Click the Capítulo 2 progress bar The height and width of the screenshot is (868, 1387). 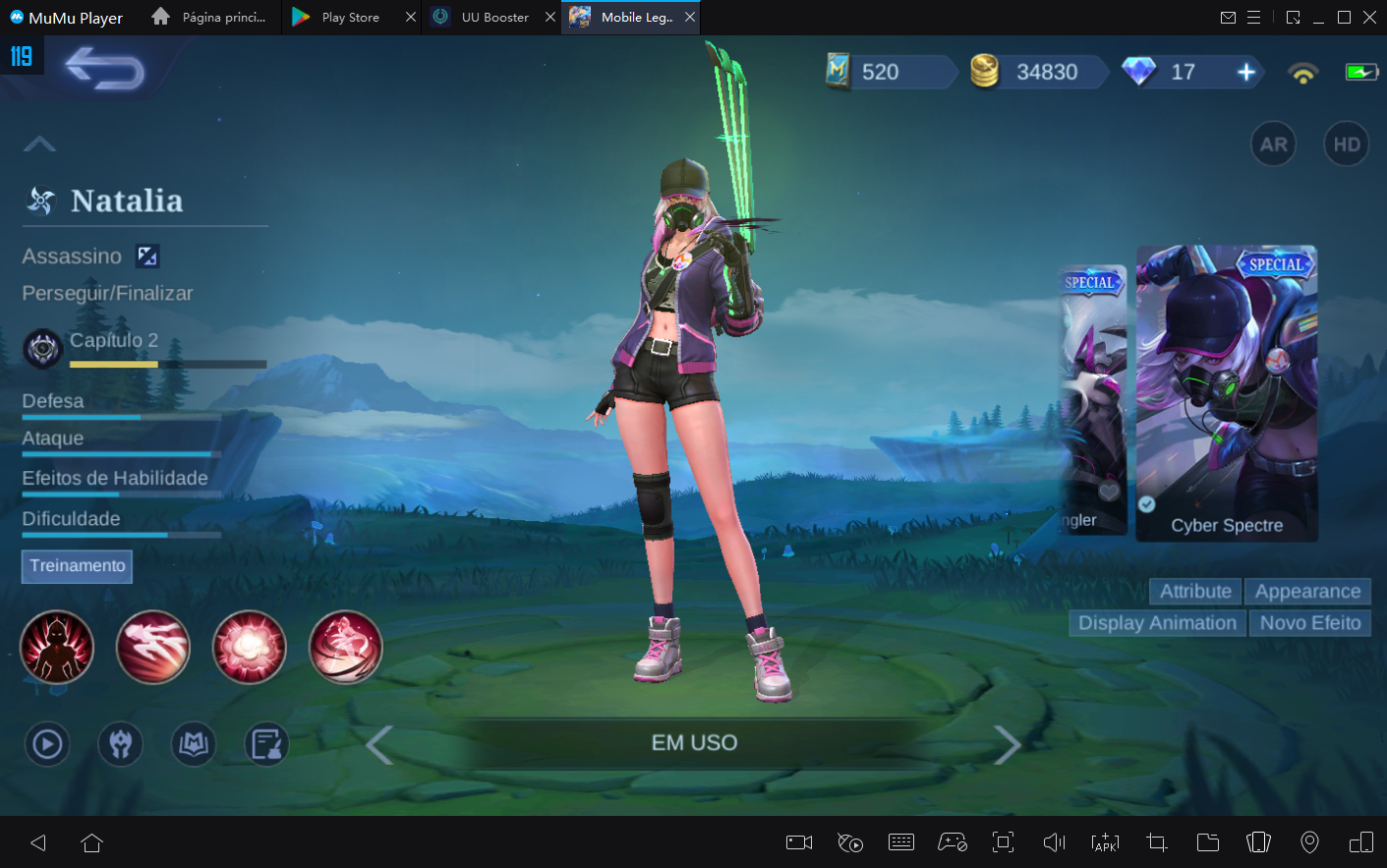167,364
